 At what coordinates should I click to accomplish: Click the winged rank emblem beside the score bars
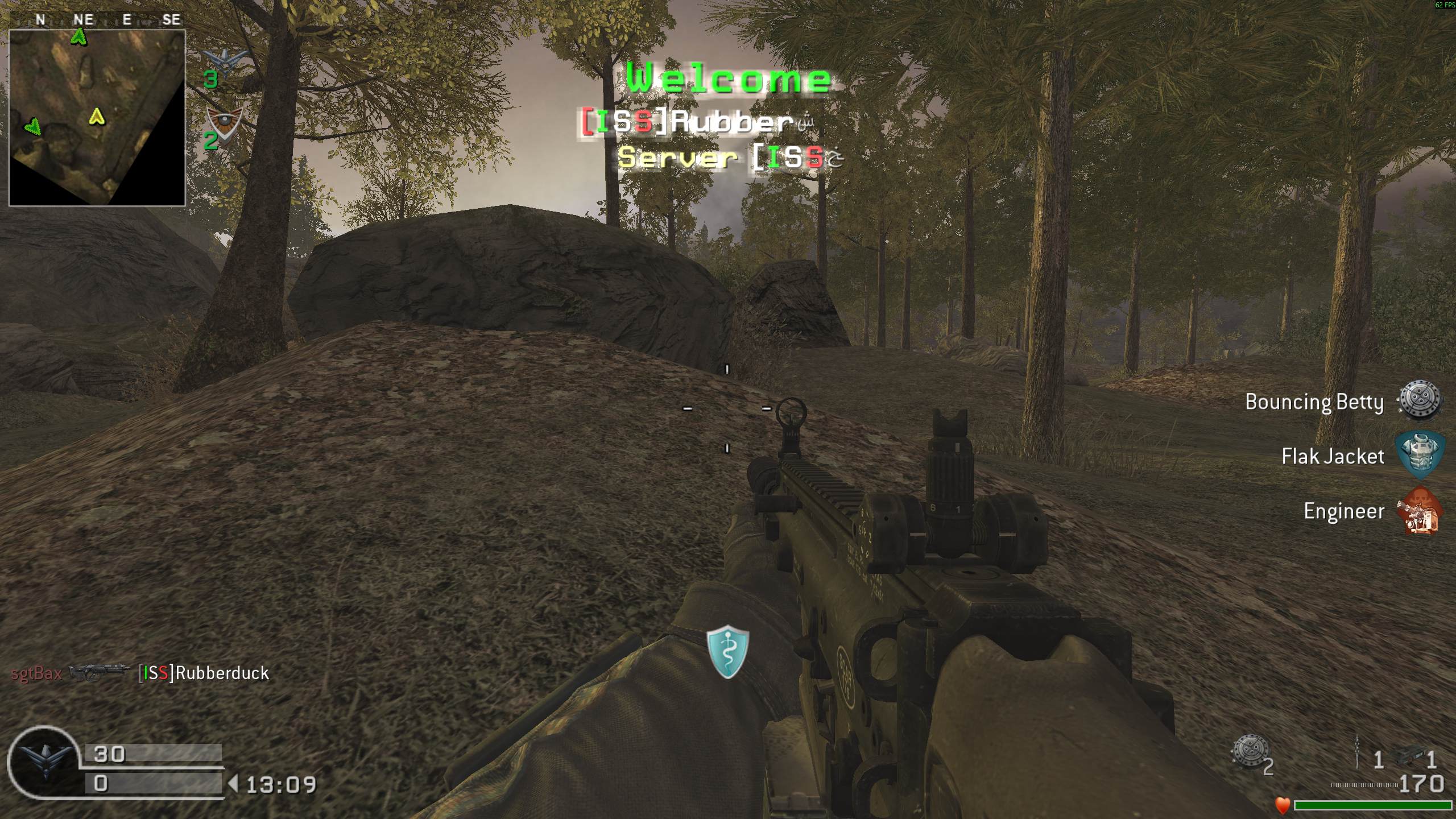click(44, 762)
